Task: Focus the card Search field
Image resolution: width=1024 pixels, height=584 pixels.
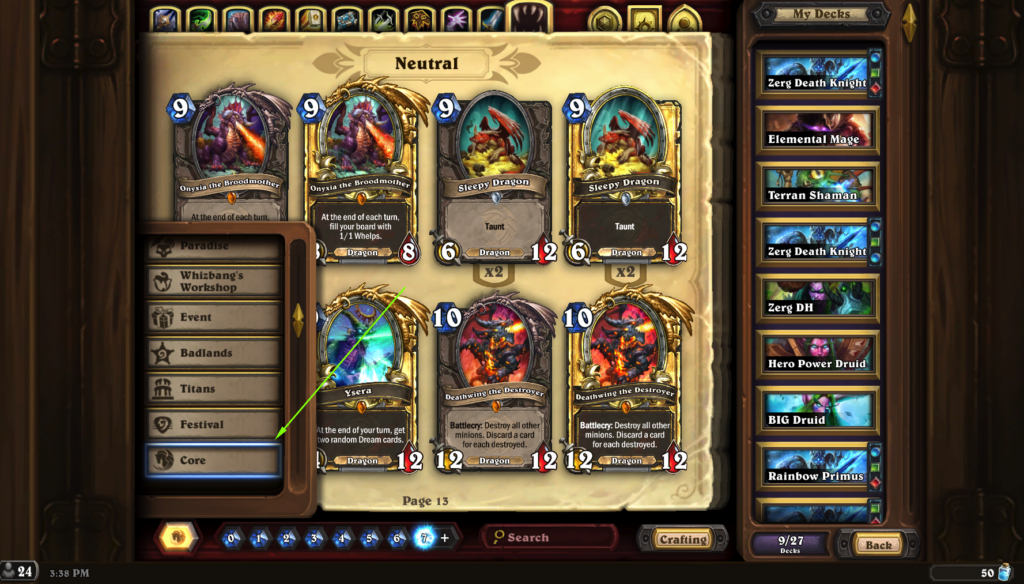Action: [x=550, y=537]
